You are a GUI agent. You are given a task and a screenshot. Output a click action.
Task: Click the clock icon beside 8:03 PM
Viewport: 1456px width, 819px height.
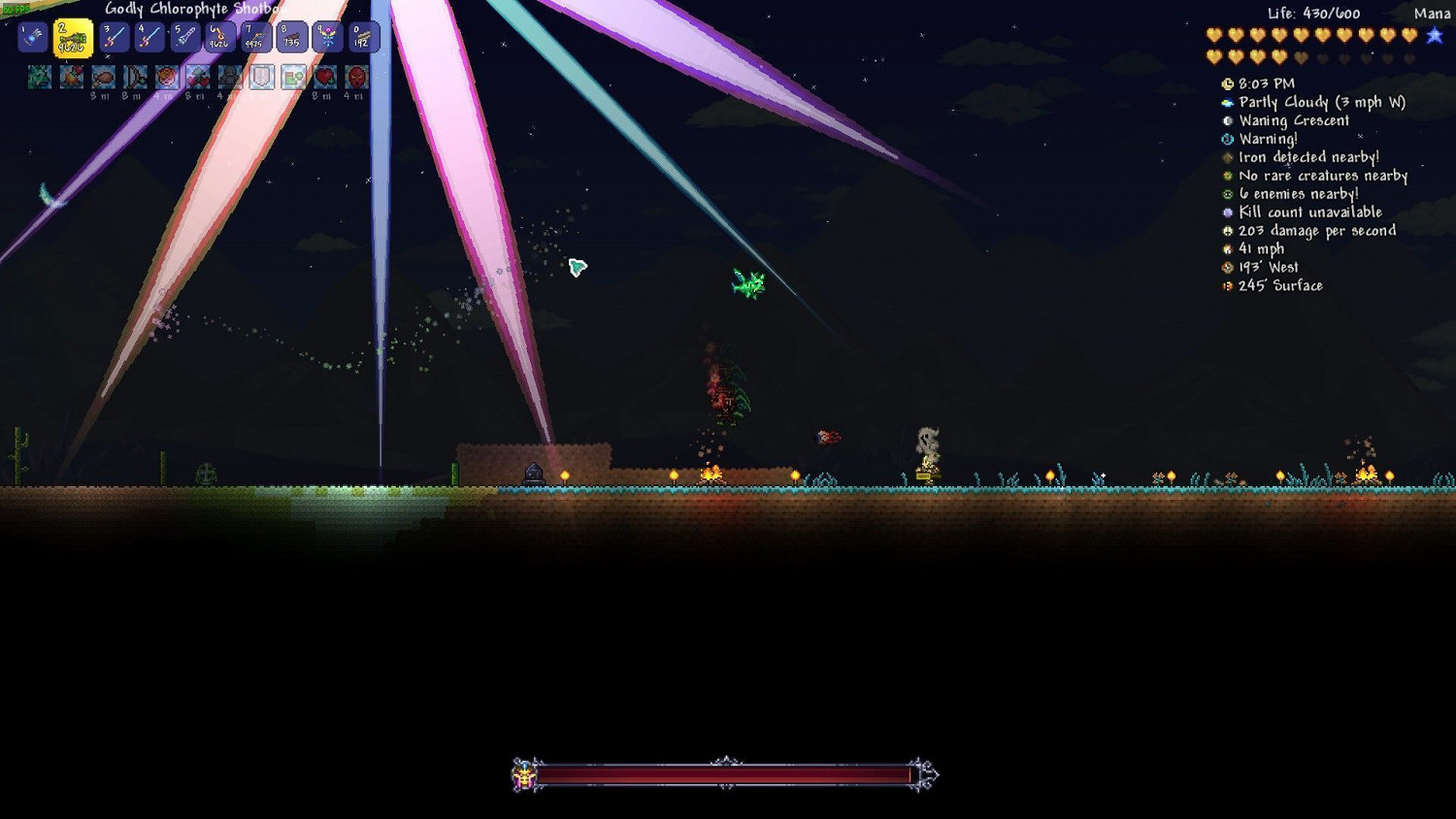click(x=1226, y=83)
